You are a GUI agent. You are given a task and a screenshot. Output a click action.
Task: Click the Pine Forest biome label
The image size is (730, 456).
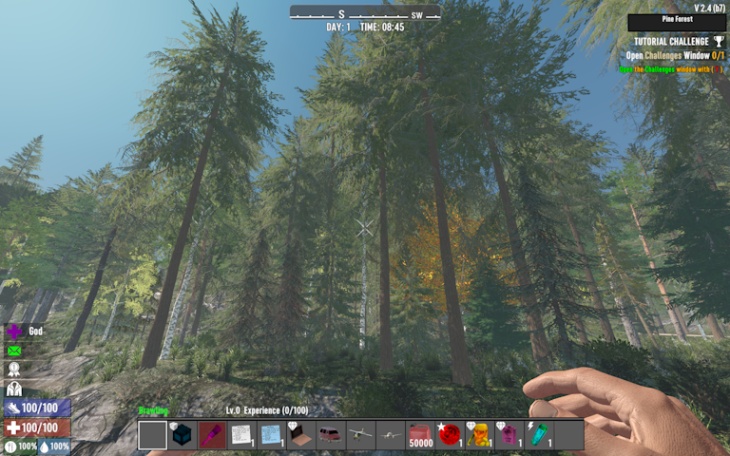click(x=676, y=21)
